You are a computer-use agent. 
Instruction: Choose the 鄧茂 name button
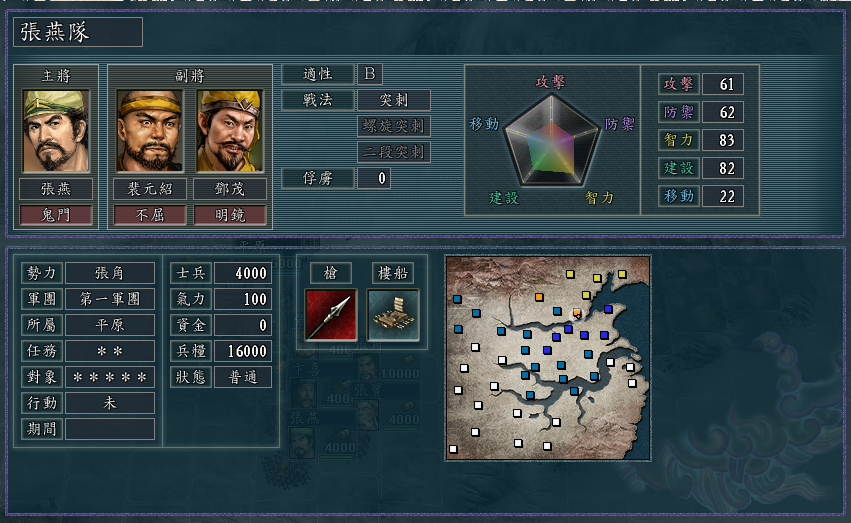click(230, 188)
